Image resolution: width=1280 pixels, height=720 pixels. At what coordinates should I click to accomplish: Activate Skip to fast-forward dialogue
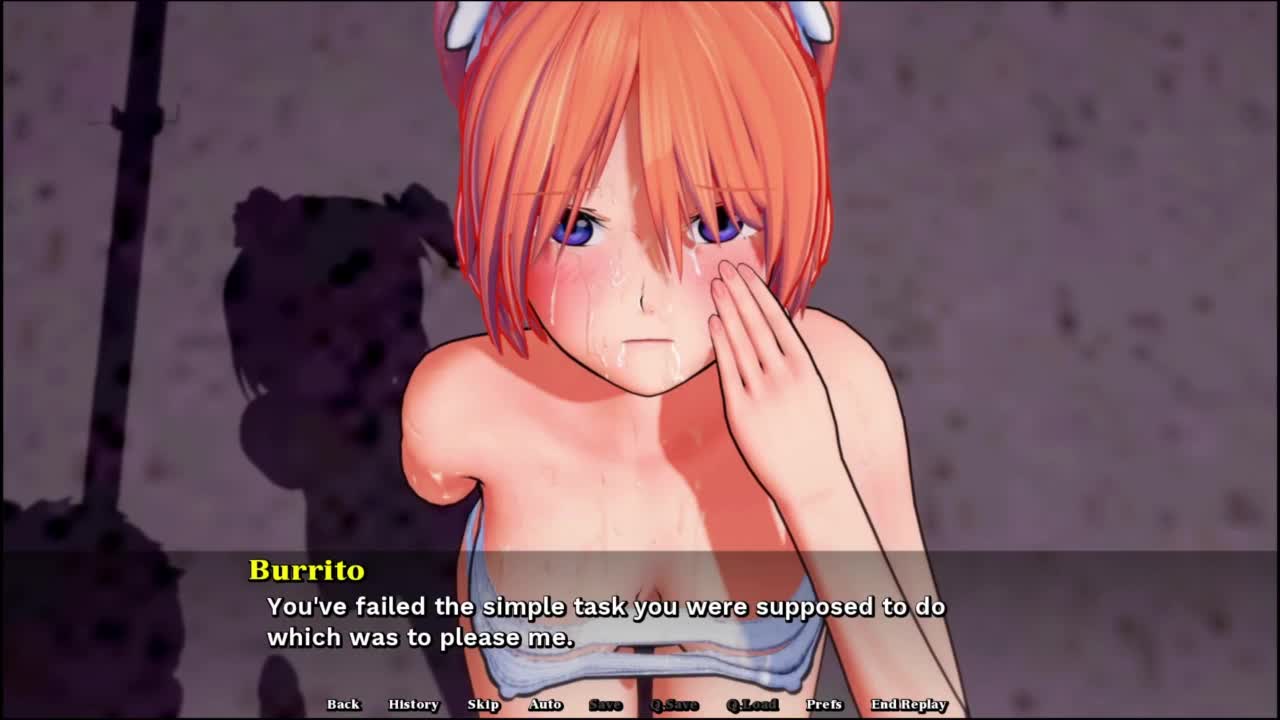pos(483,704)
